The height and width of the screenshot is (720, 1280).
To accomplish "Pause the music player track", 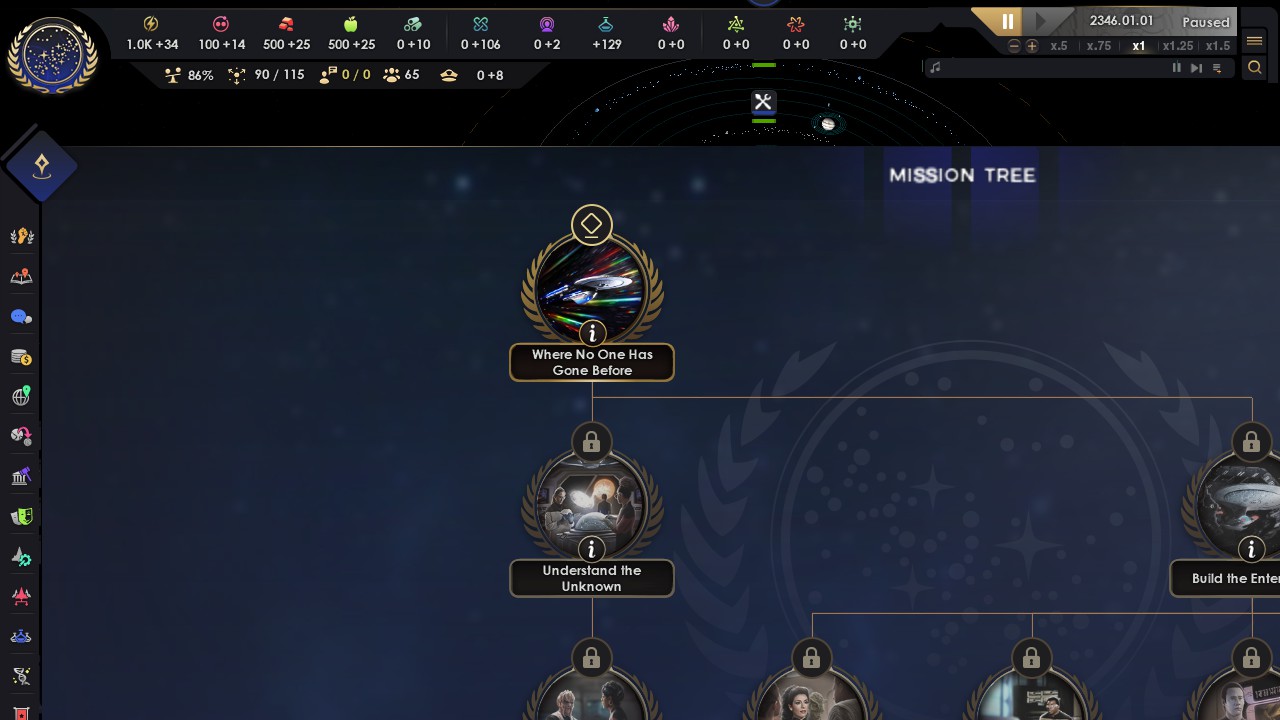I will [1177, 67].
